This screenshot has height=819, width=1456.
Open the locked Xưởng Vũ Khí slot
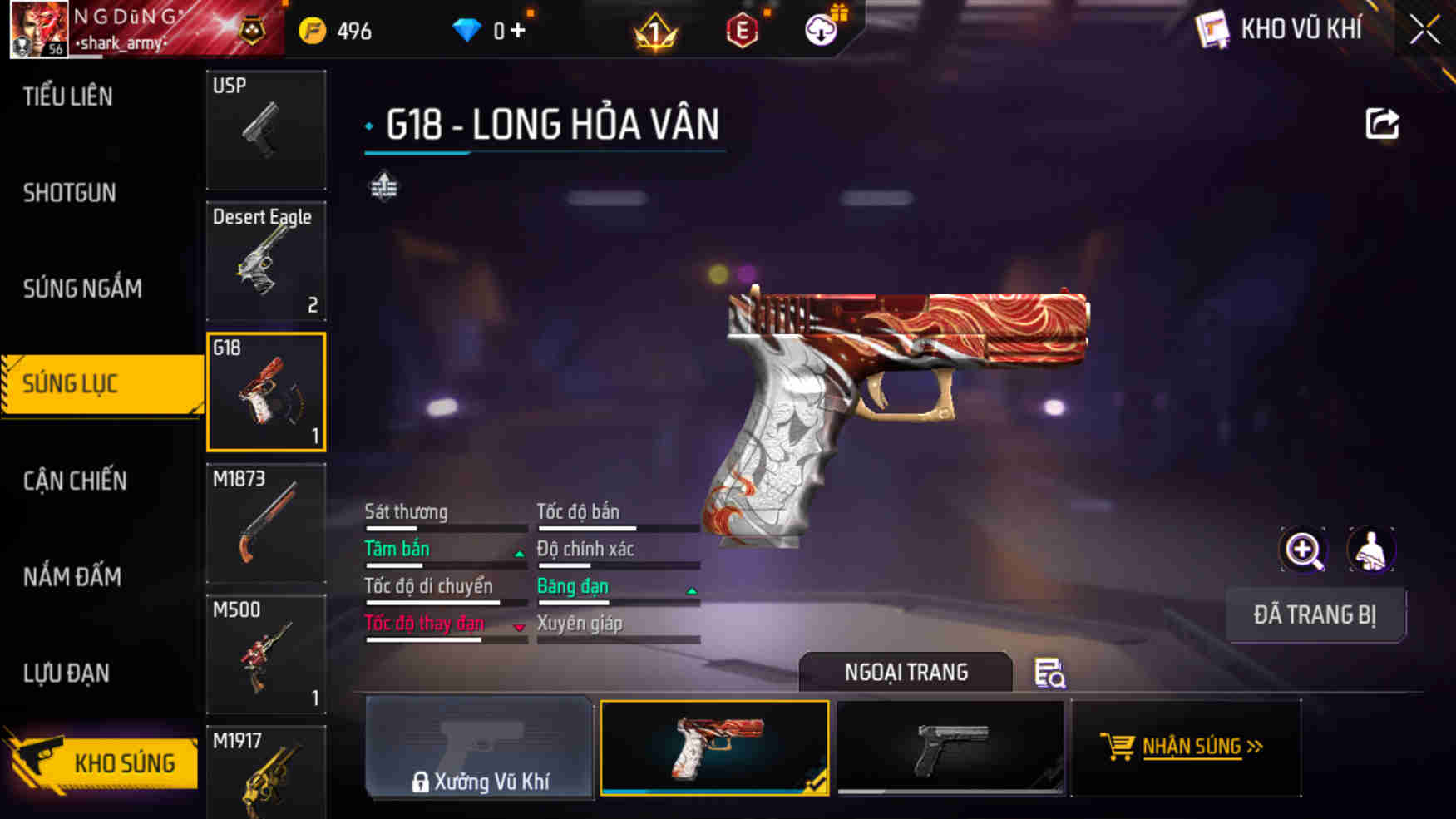point(480,747)
